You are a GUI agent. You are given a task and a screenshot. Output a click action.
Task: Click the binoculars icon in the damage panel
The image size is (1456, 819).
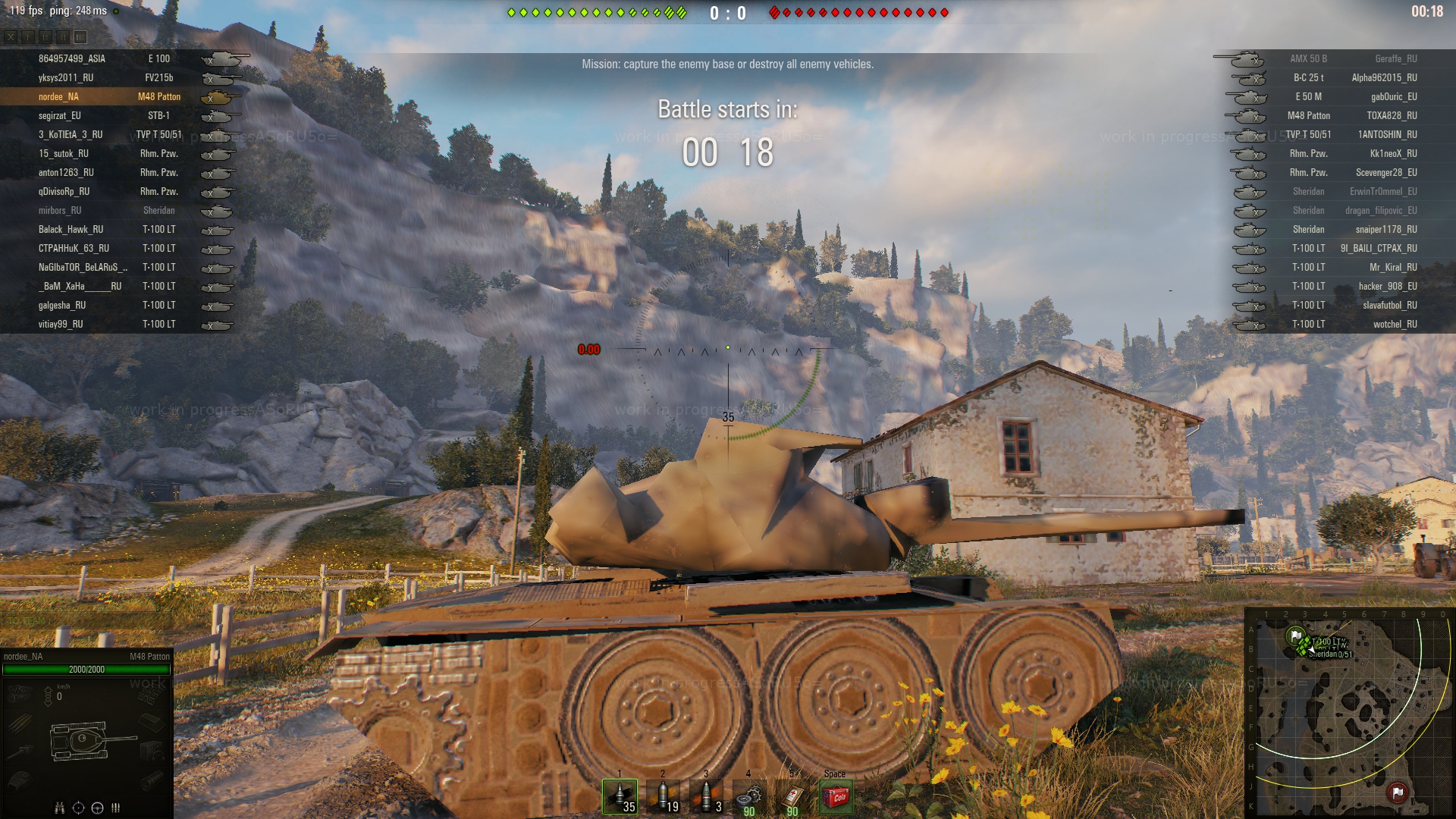coord(60,808)
